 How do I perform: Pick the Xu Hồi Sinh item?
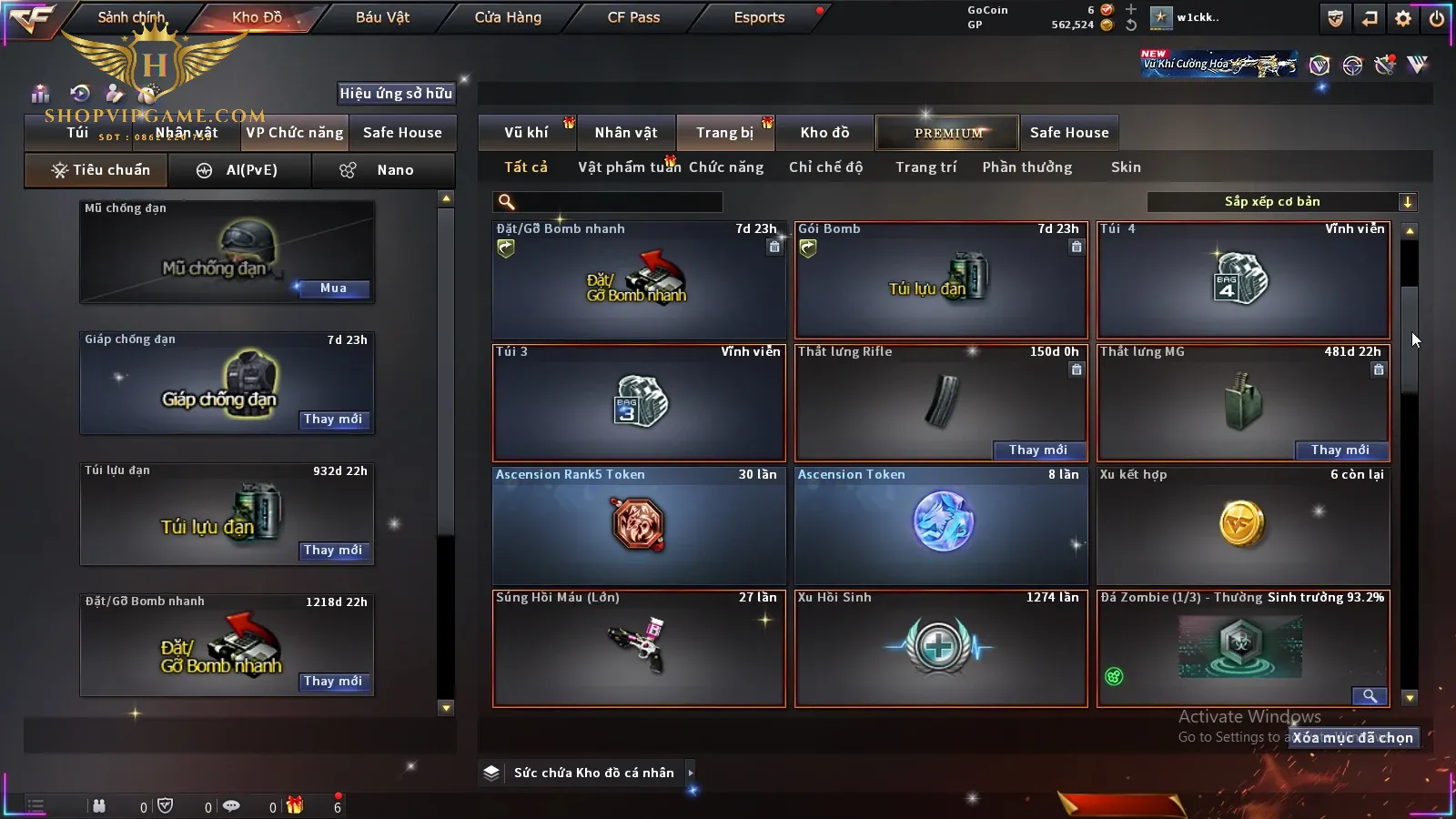tap(941, 648)
